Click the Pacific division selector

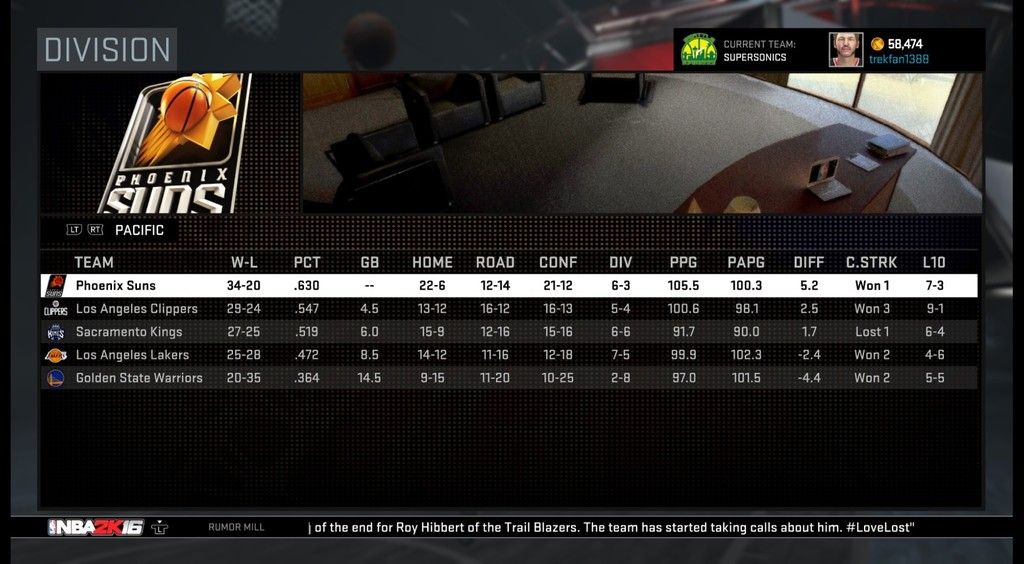pyautogui.click(x=139, y=230)
